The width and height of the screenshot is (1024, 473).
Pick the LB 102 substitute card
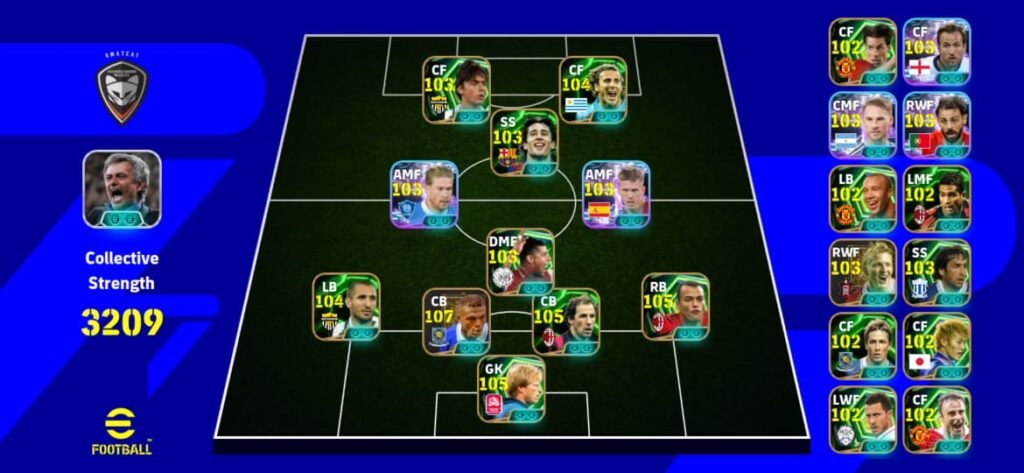click(862, 199)
